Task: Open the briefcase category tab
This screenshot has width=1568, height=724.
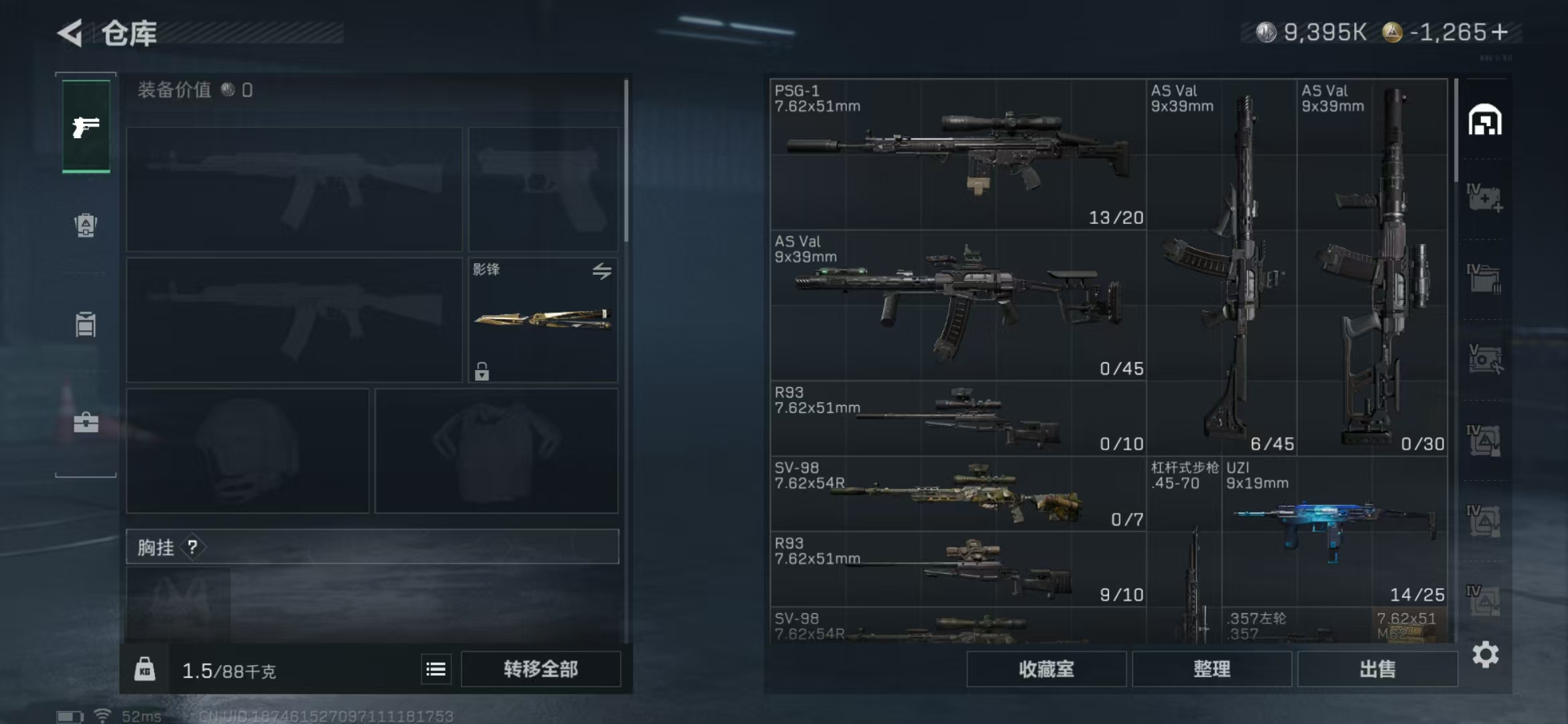Action: (86, 422)
